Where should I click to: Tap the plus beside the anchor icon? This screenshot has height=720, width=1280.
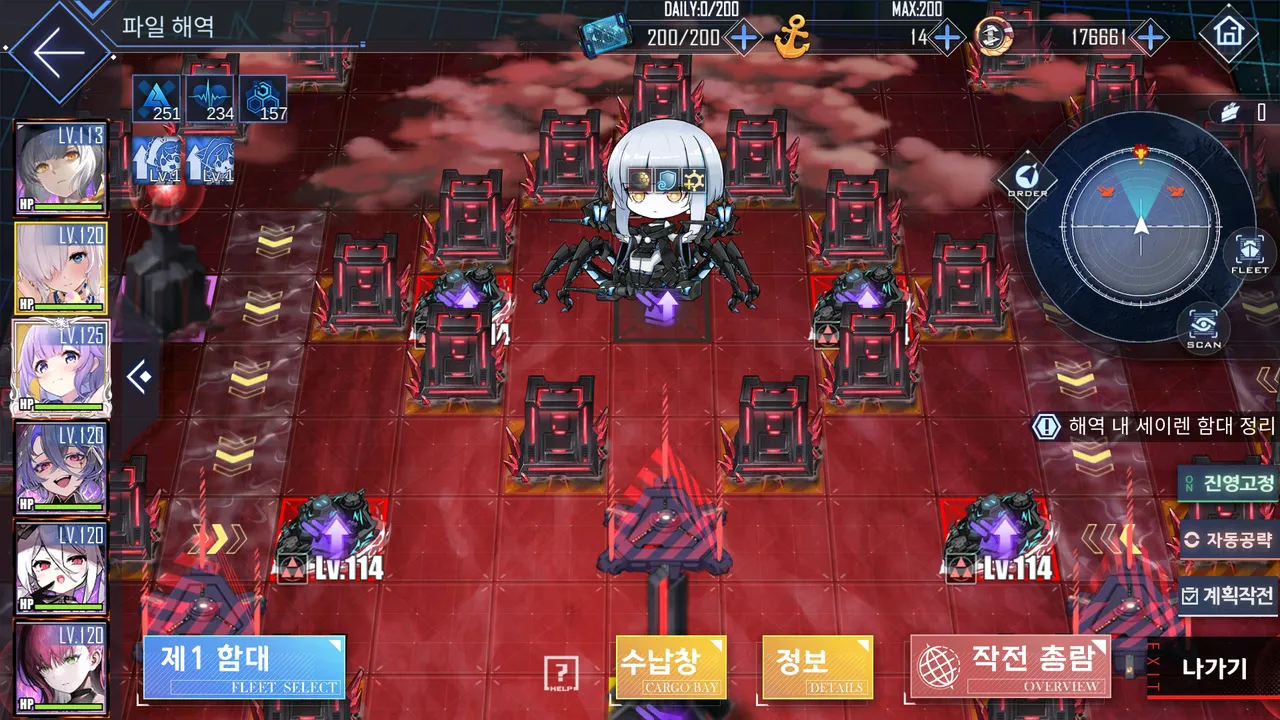(x=946, y=39)
